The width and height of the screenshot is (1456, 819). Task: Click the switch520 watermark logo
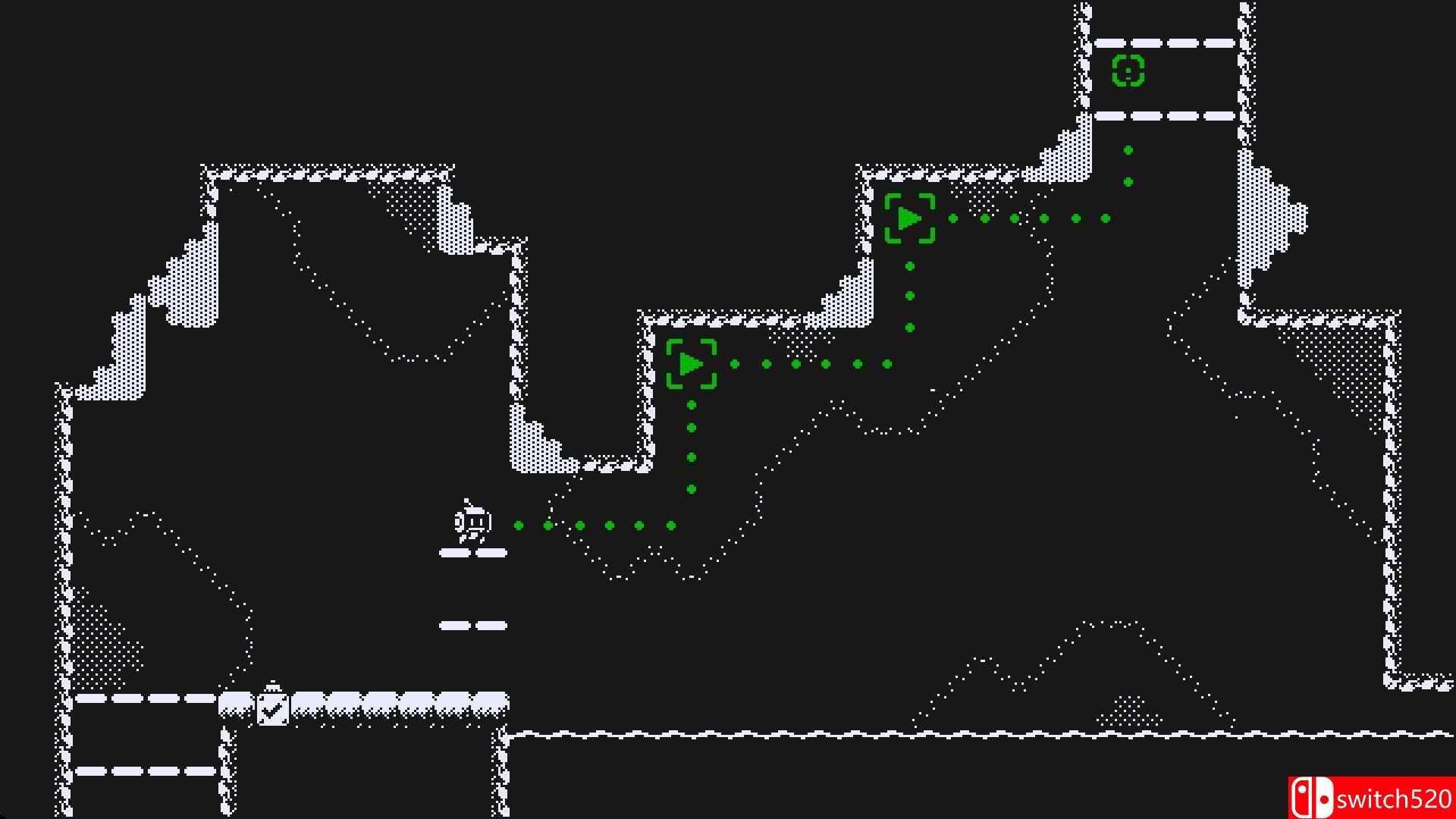coord(1371,798)
